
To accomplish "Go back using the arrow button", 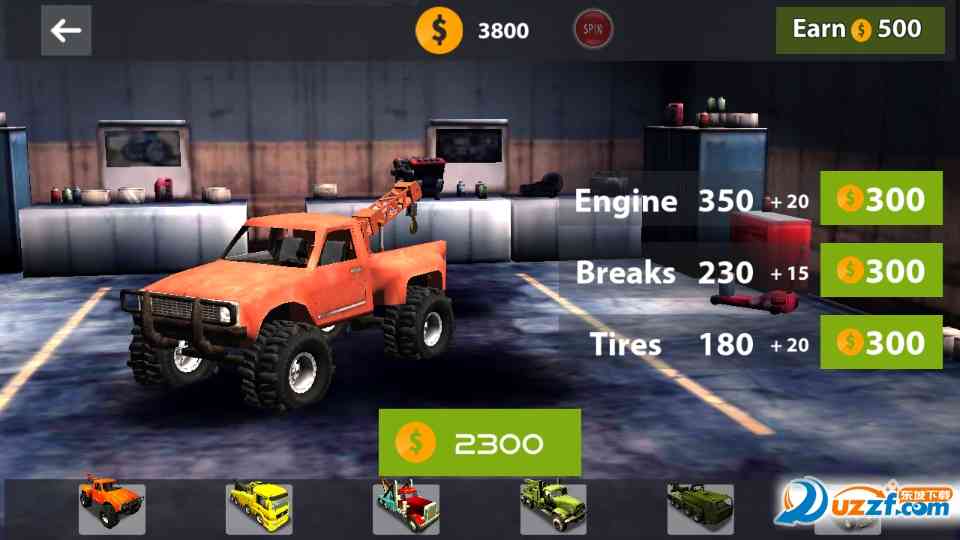I will pos(66,31).
